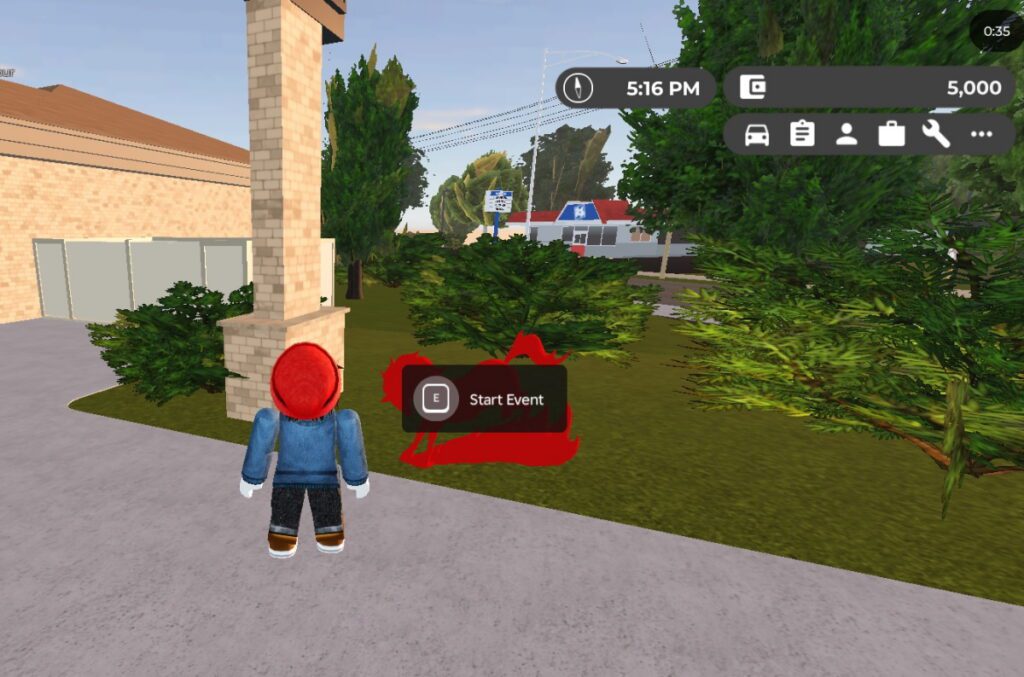Open the vehicles menu car icon
The width and height of the screenshot is (1024, 677).
click(757, 134)
